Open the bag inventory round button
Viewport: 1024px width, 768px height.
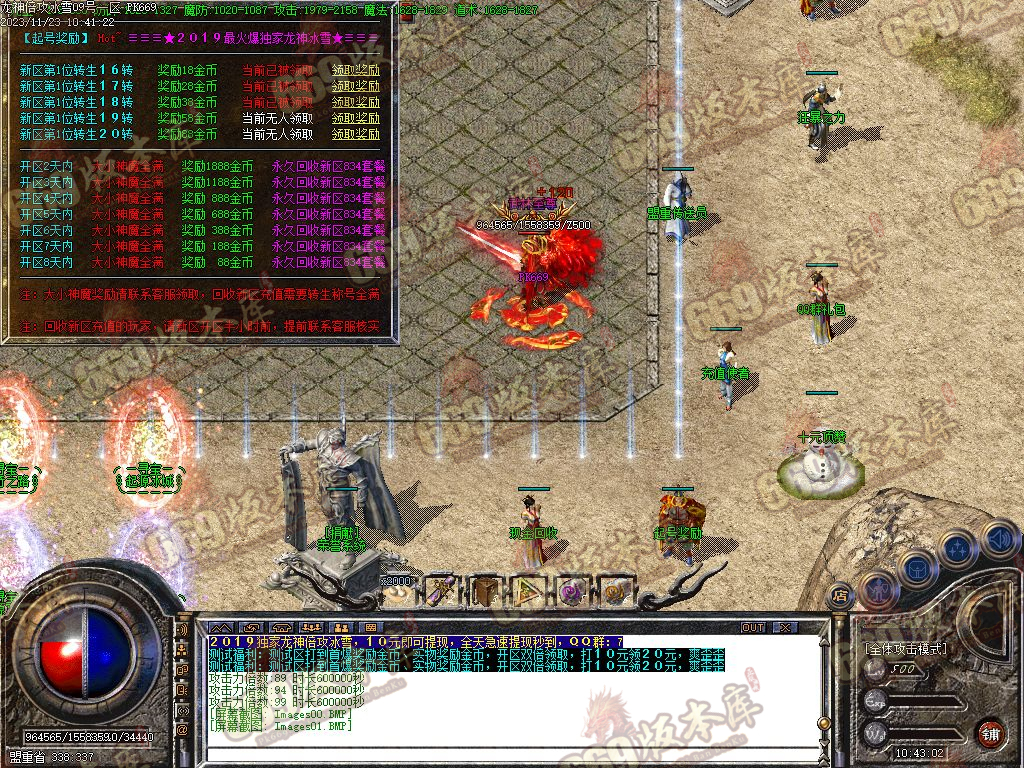point(916,569)
